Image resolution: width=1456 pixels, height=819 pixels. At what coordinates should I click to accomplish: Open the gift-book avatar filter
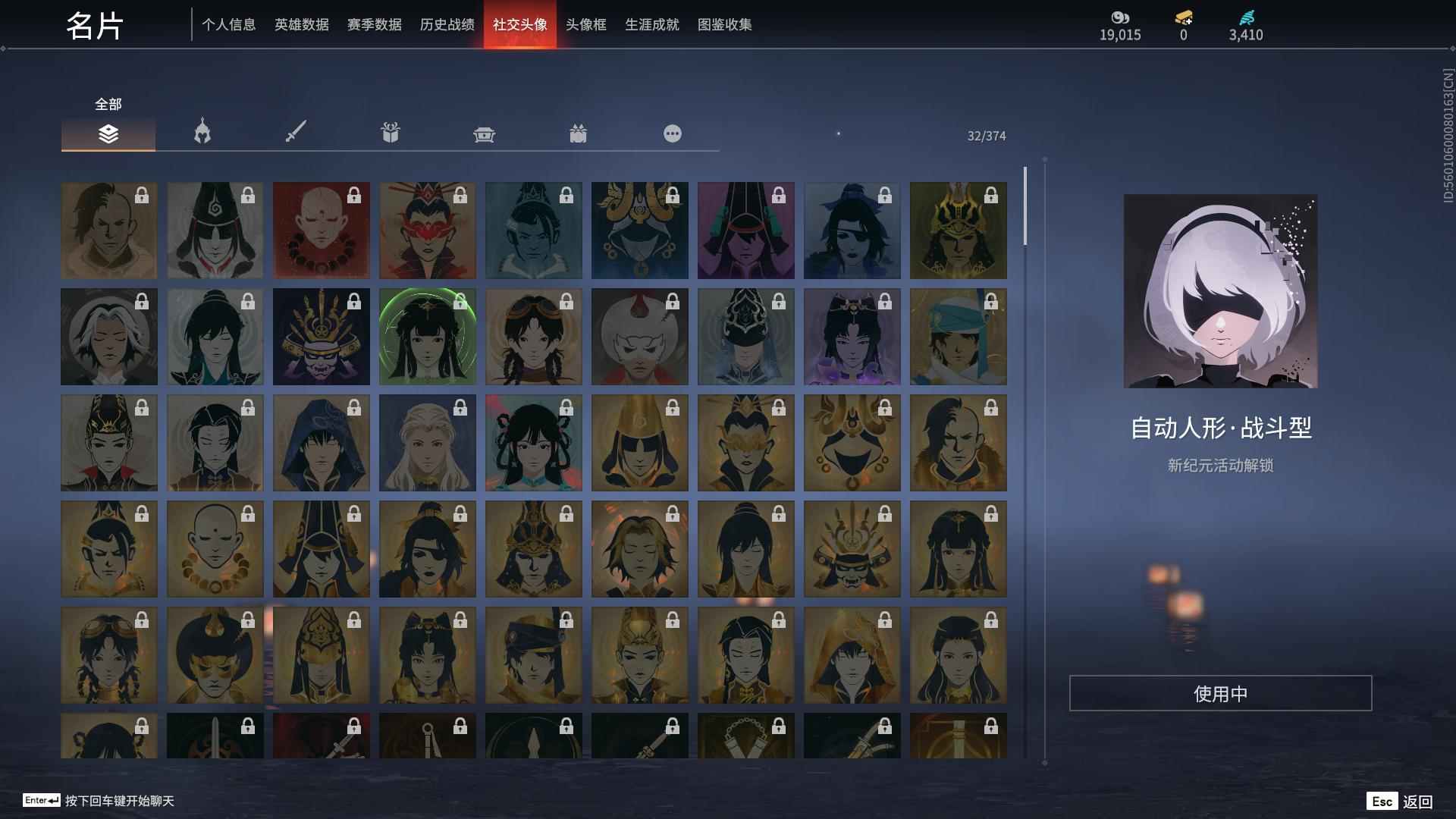390,133
